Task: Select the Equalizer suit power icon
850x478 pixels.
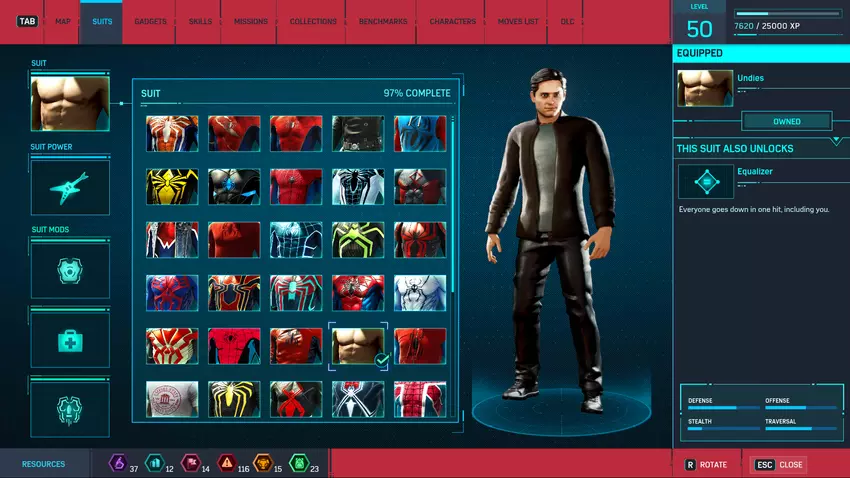Action: coord(706,182)
